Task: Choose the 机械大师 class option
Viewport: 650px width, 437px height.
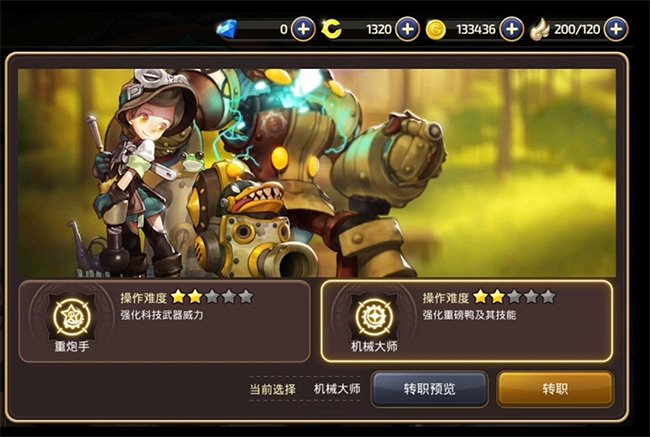Action: coord(466,320)
